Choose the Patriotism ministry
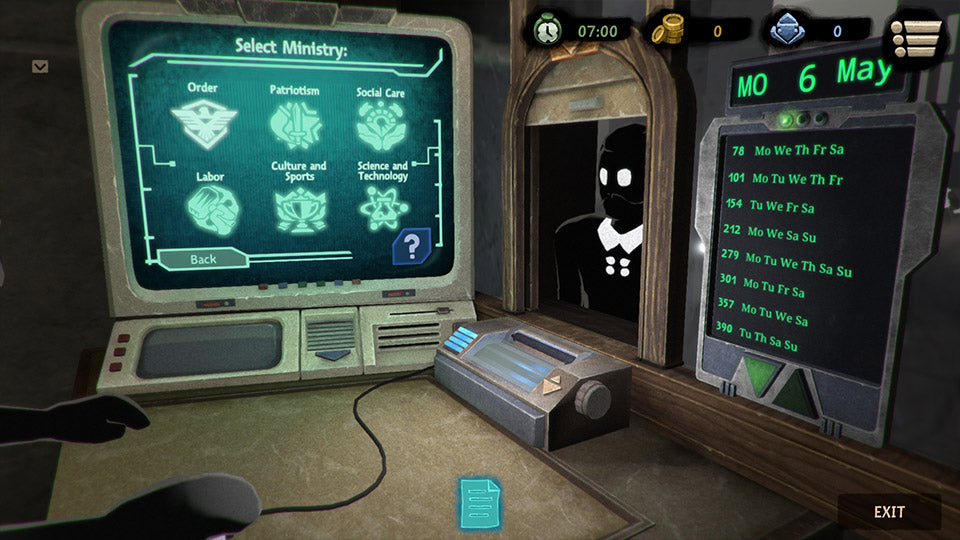Viewport: 960px width, 540px height. click(x=294, y=121)
